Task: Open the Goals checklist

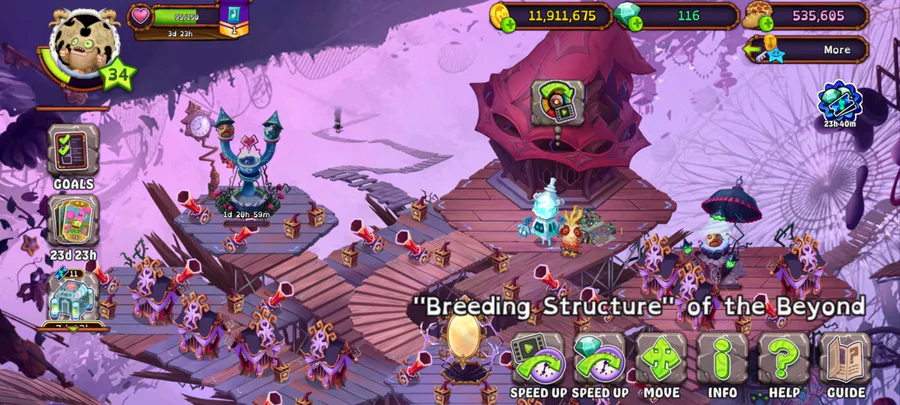Action: coord(73,156)
